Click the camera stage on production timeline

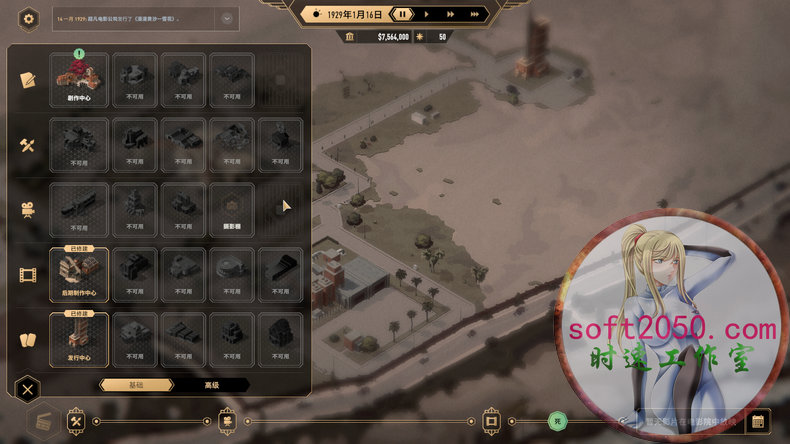tap(228, 421)
